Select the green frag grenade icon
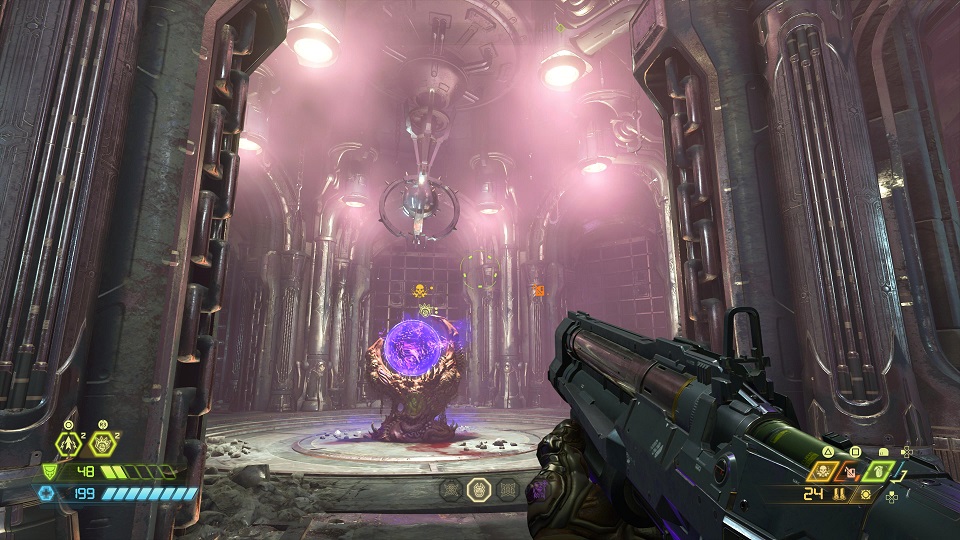Viewport: 960px width, 540px height. click(876, 471)
